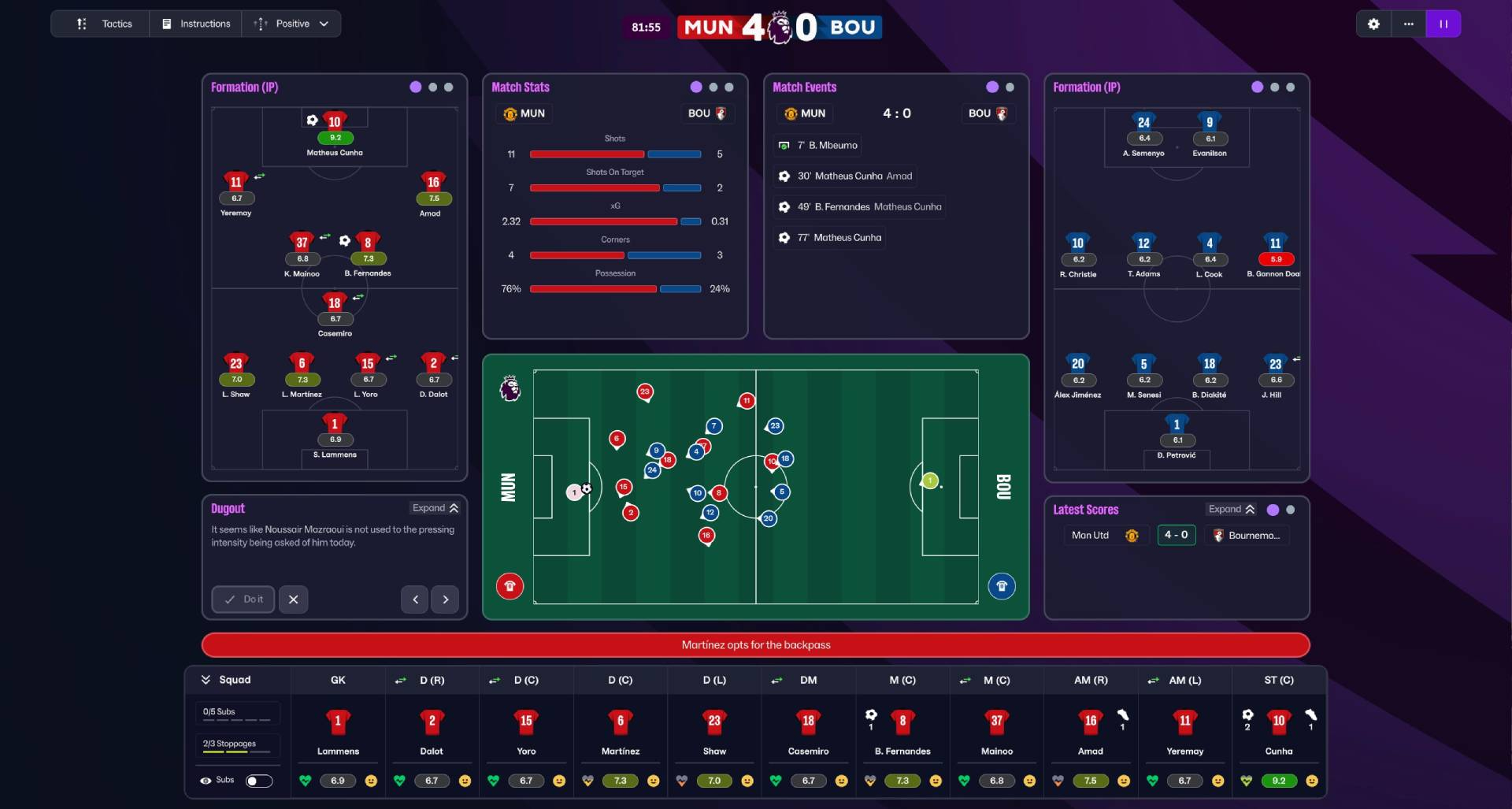Open the Instructions tab
The height and width of the screenshot is (809, 1512).
point(195,24)
